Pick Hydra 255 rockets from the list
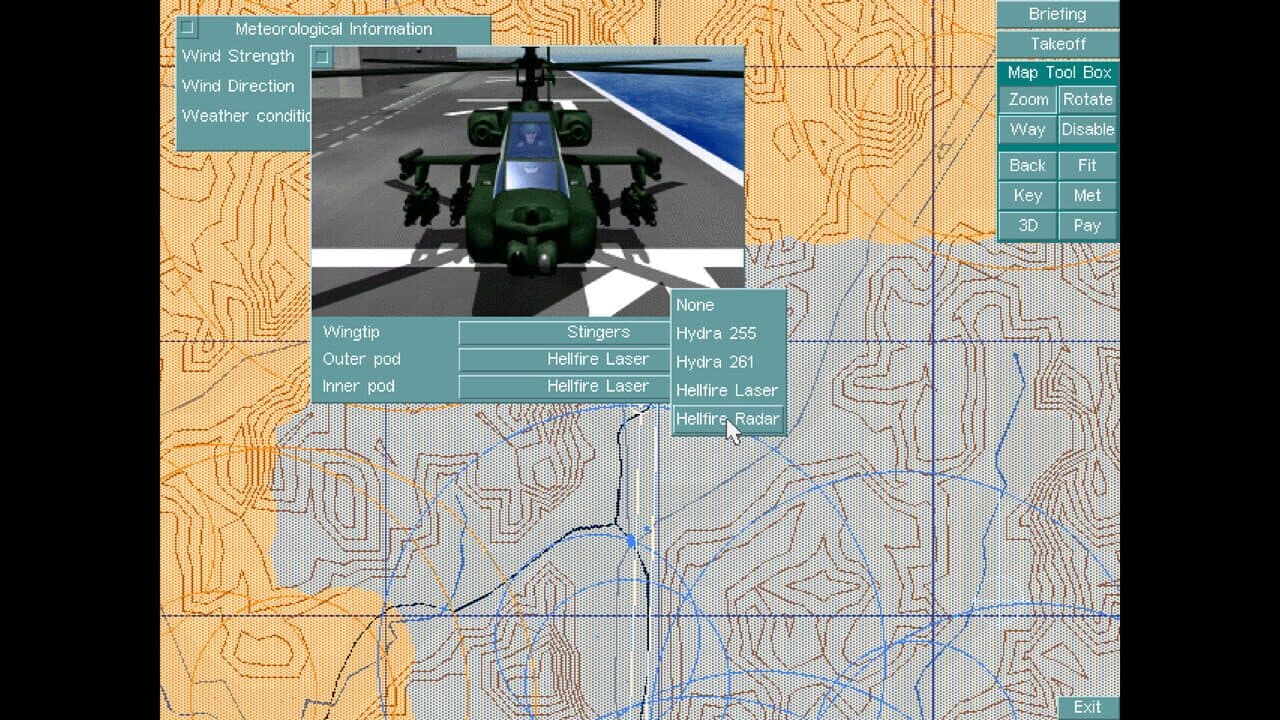Viewport: 1280px width, 720px height. coord(714,333)
